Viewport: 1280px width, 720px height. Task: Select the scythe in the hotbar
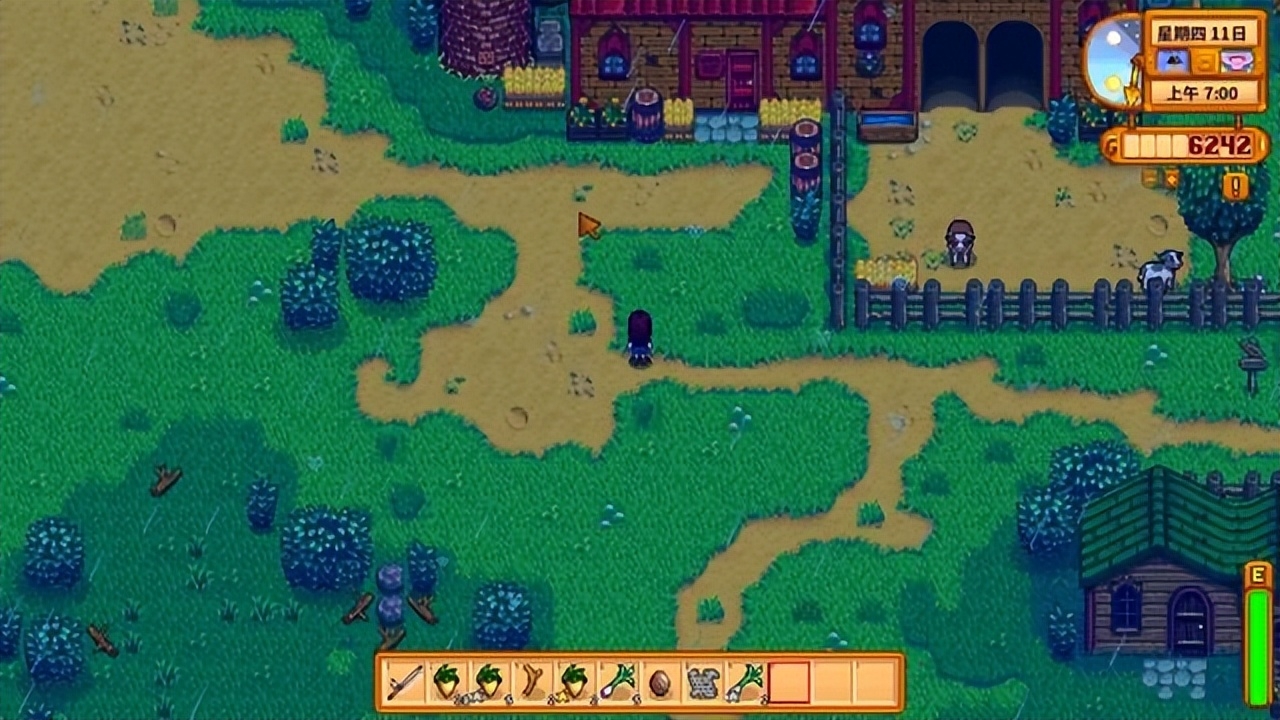pyautogui.click(x=405, y=683)
